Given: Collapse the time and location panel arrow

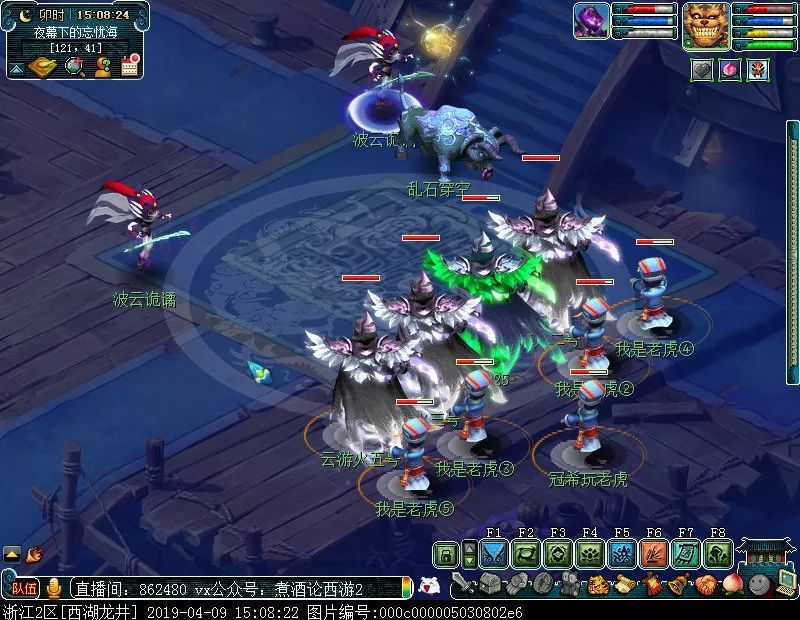Looking at the screenshot, I should (x=17, y=68).
